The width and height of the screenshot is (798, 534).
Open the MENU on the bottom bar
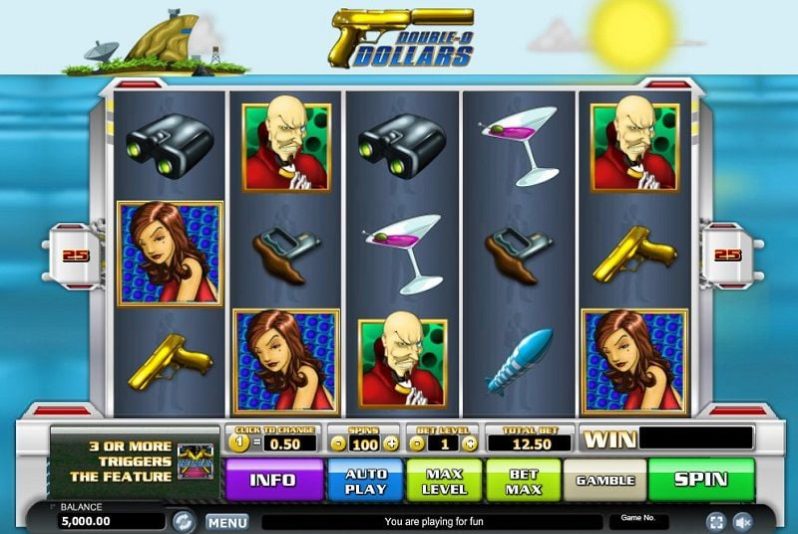pos(227,522)
